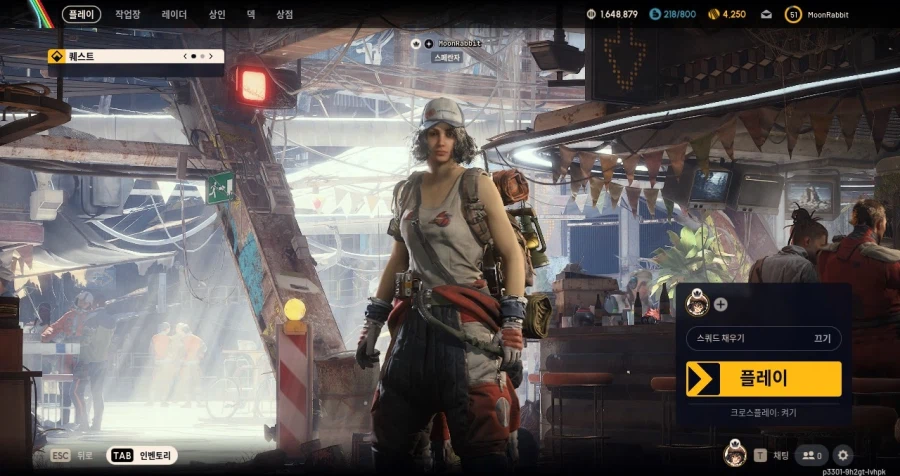The image size is (900, 476).
Task: Change the 크로스플레이 setting
Action: (x=764, y=412)
